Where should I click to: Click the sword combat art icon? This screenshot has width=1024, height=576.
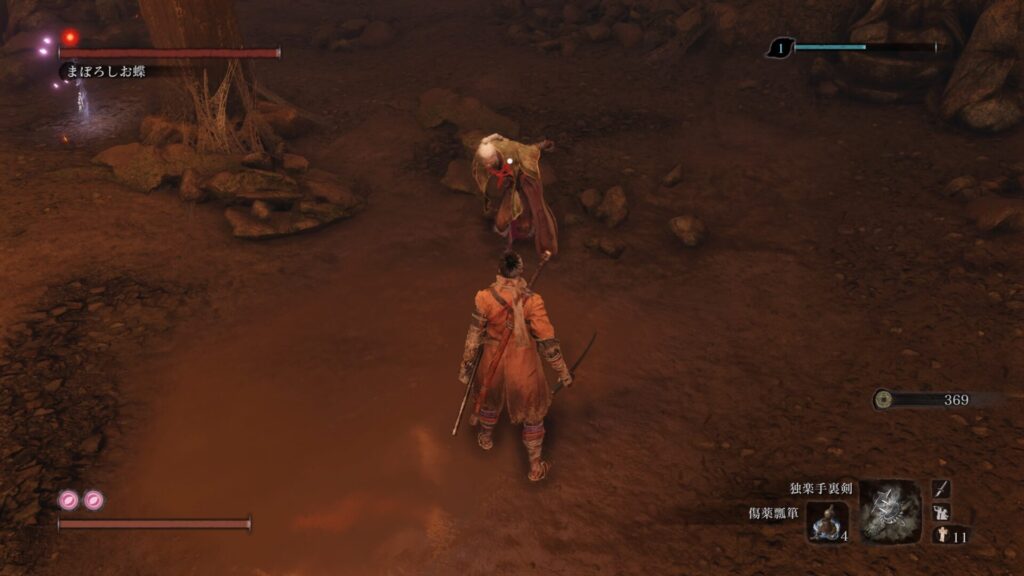pyautogui.click(x=941, y=488)
